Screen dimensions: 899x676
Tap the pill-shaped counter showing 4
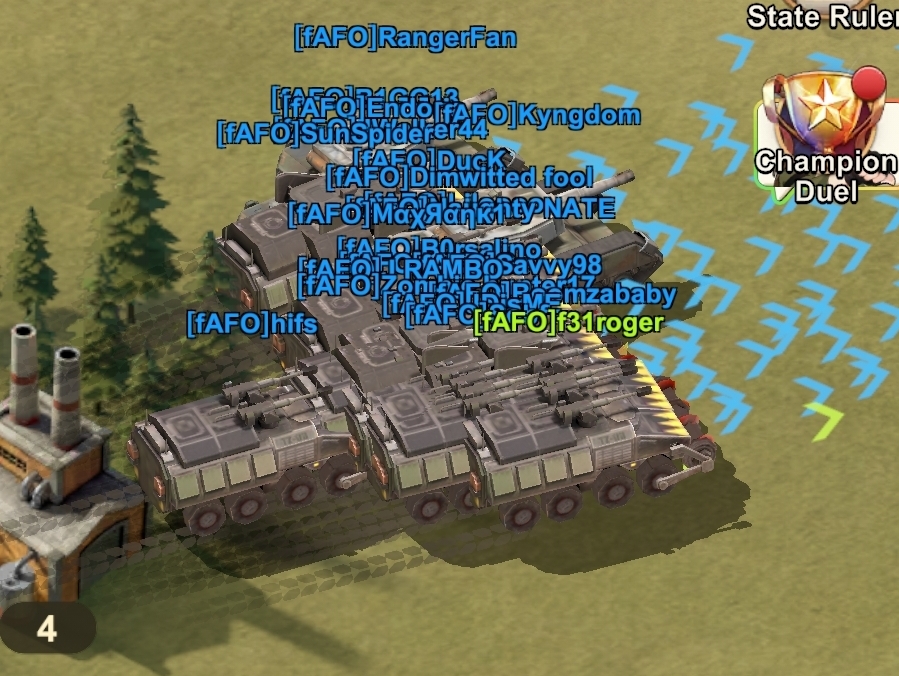(x=46, y=628)
